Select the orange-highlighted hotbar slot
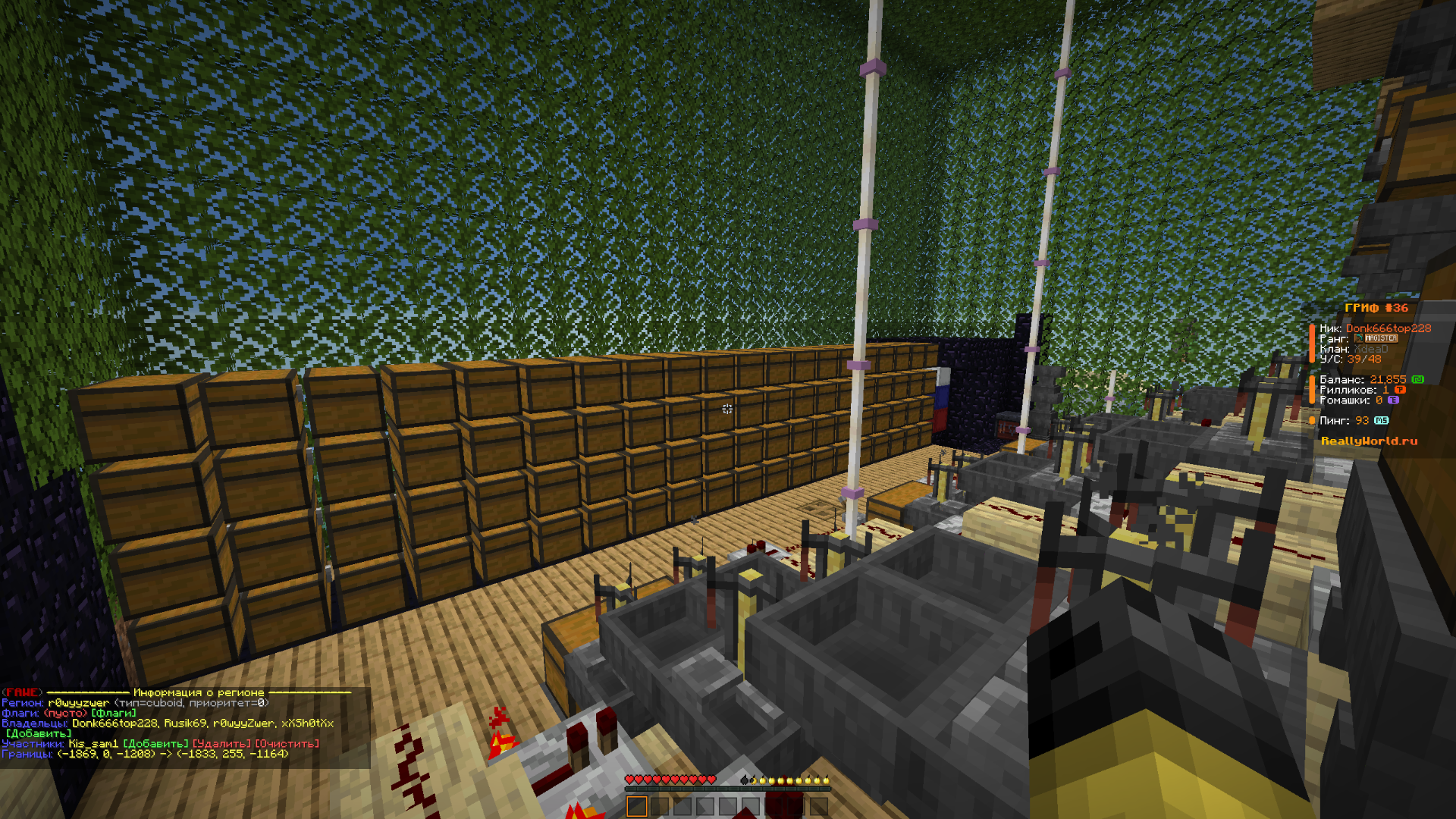 click(x=637, y=806)
